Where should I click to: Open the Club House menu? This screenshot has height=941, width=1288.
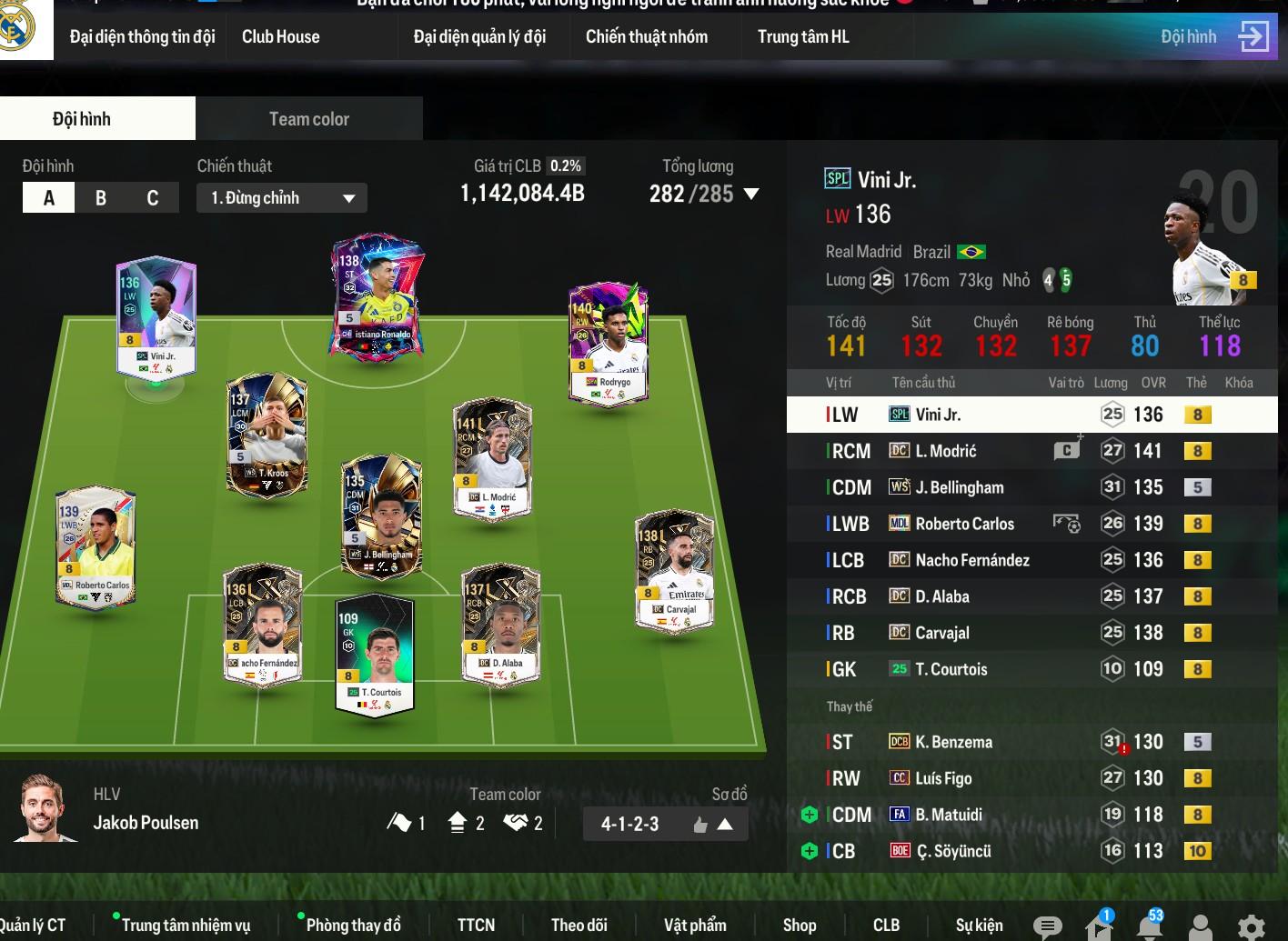pos(280,36)
